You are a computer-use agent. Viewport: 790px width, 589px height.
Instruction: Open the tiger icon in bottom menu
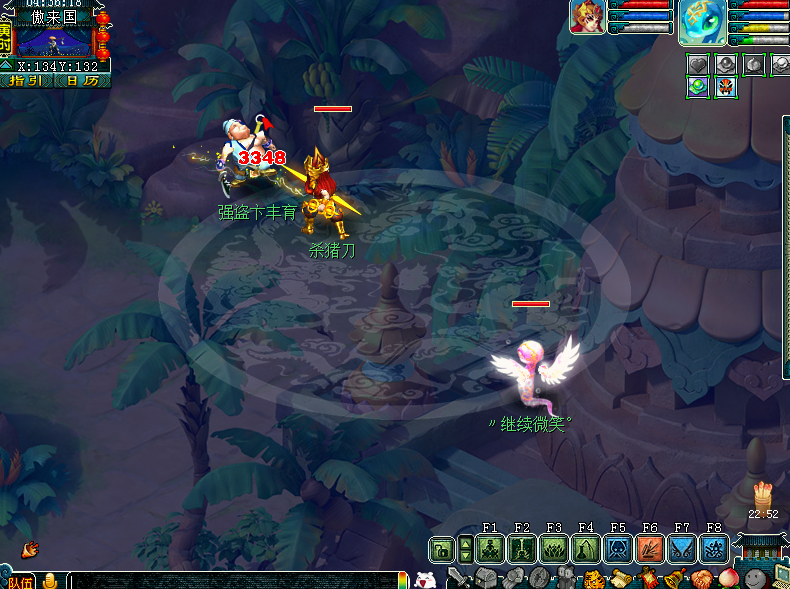point(593,578)
